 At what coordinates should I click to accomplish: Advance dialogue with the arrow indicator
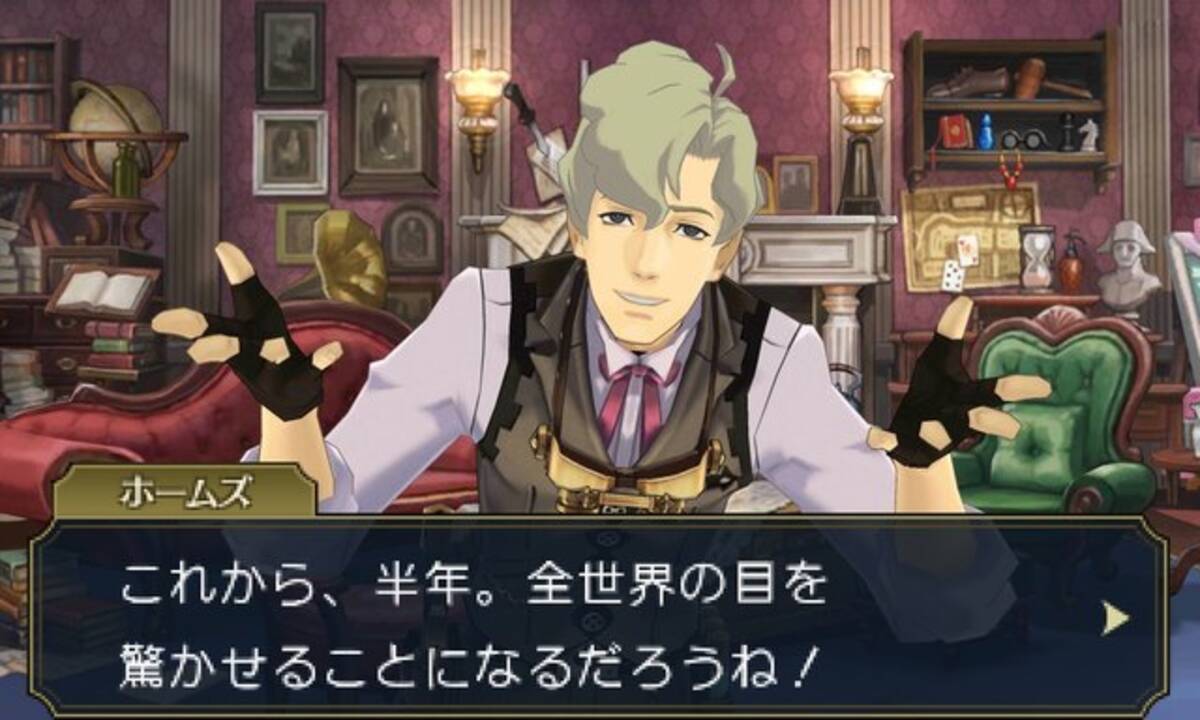point(1115,621)
